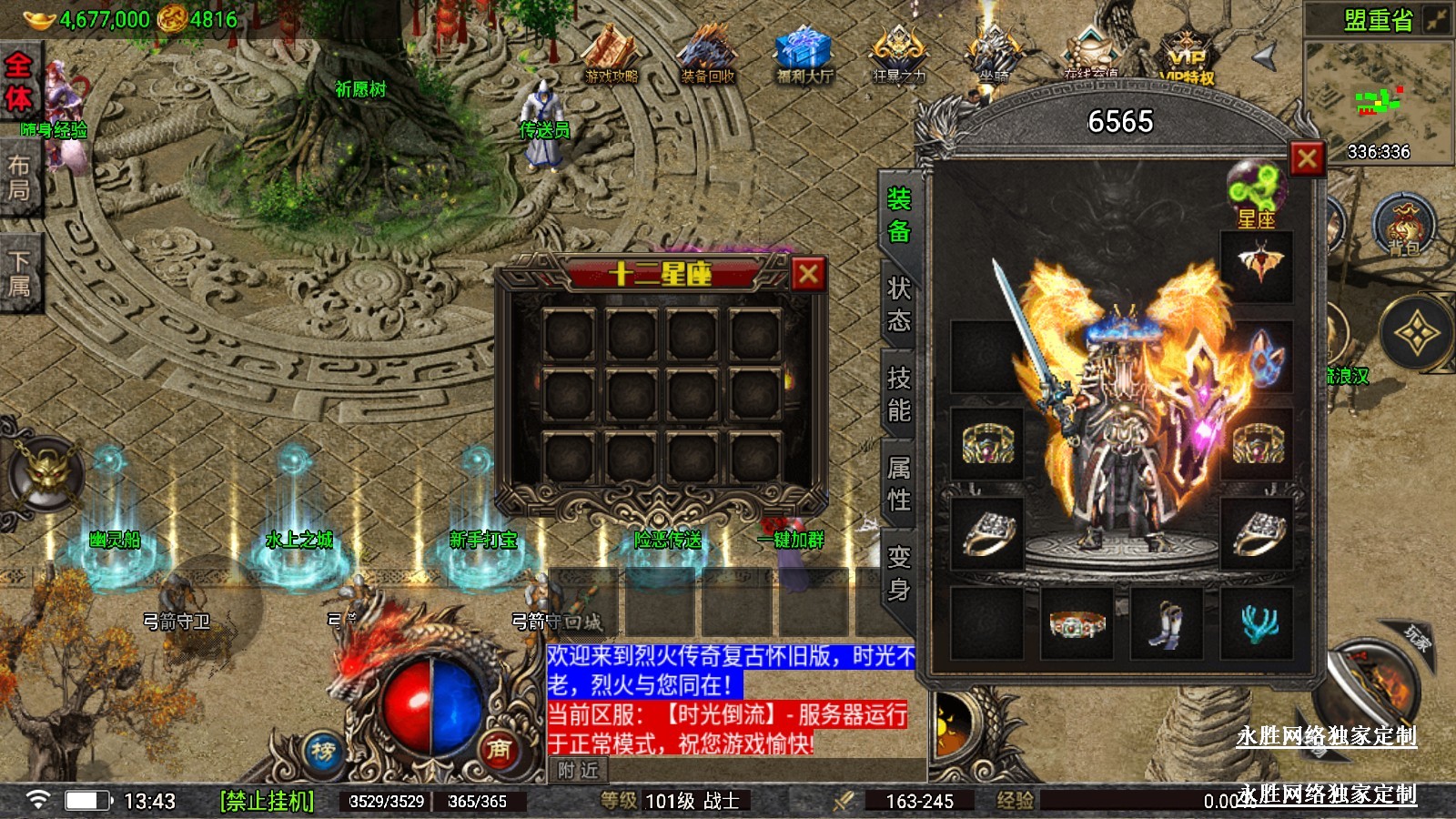Select the 全体 all-units command button
The height and width of the screenshot is (819, 1456).
18,82
